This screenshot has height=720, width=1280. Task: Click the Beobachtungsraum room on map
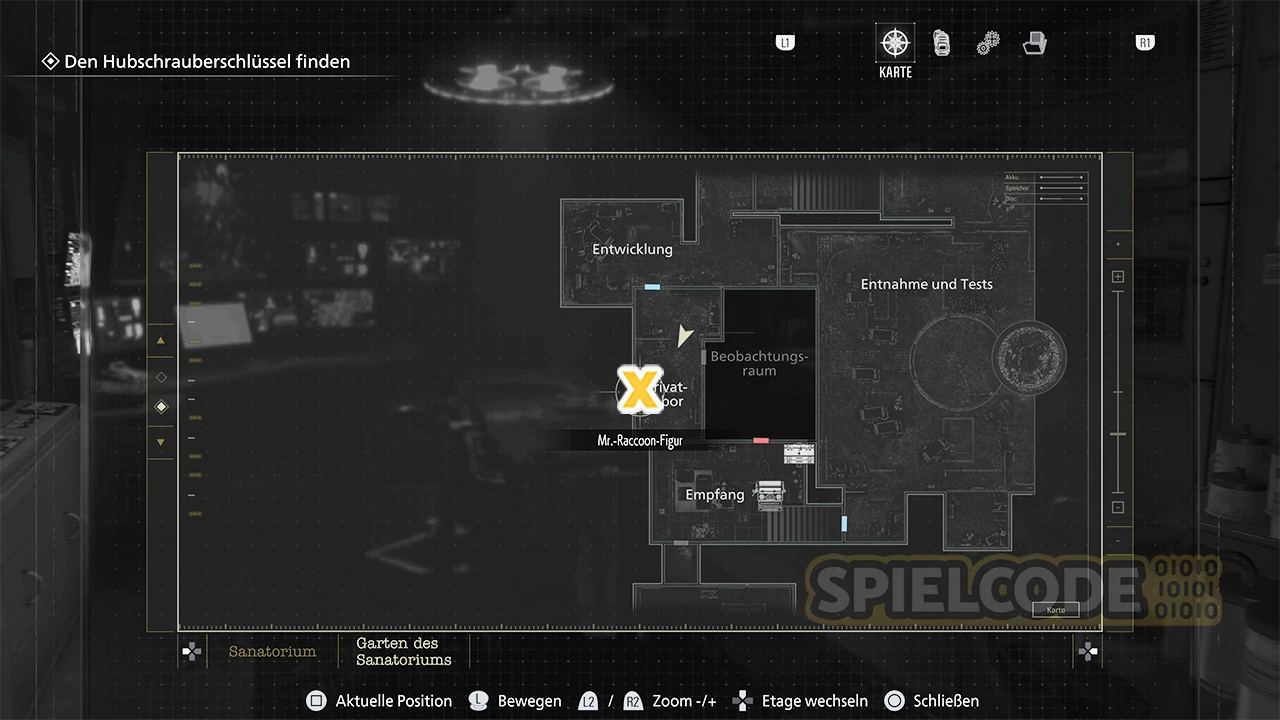tap(759, 363)
